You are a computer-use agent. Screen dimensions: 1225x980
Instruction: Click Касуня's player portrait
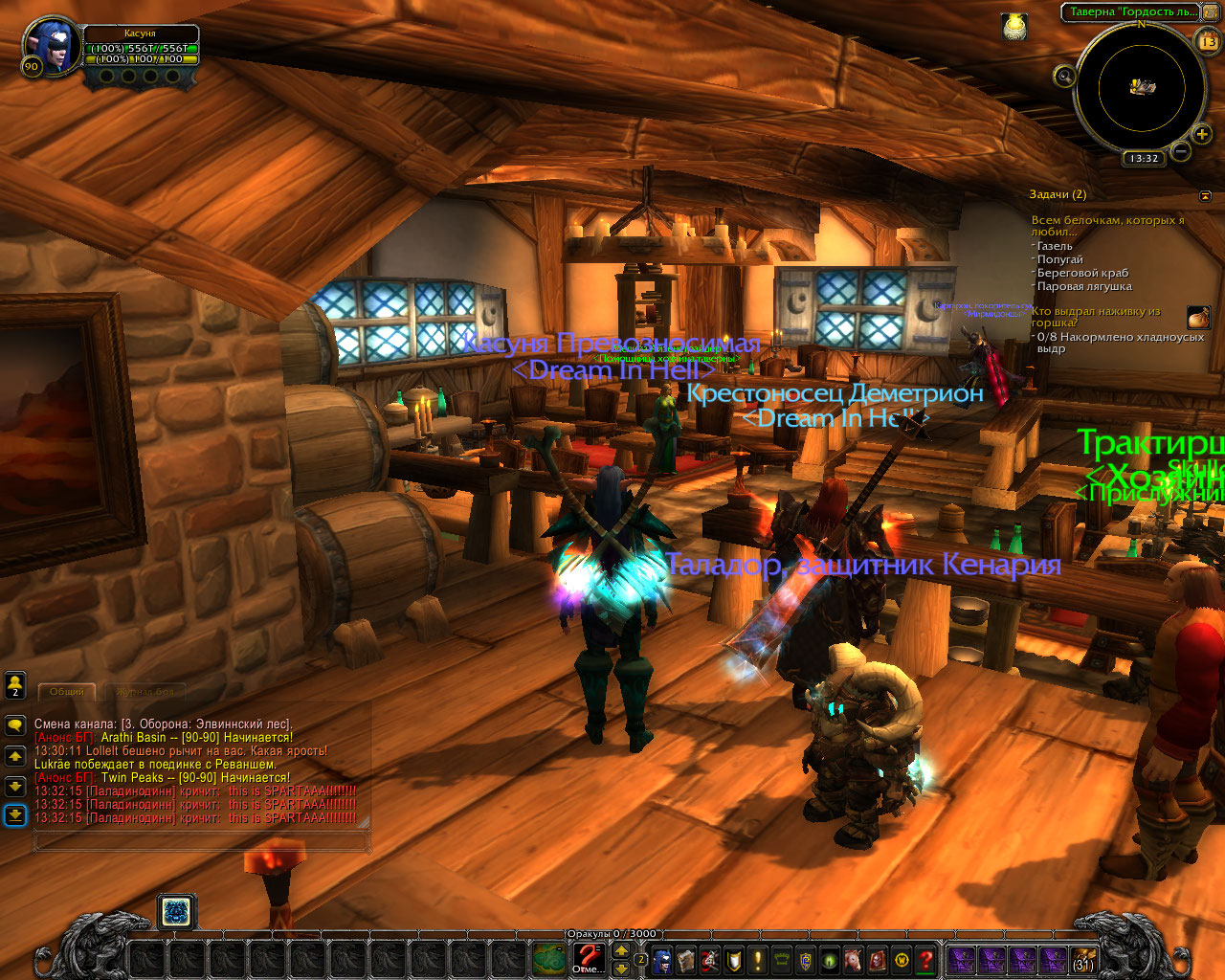click(x=53, y=48)
